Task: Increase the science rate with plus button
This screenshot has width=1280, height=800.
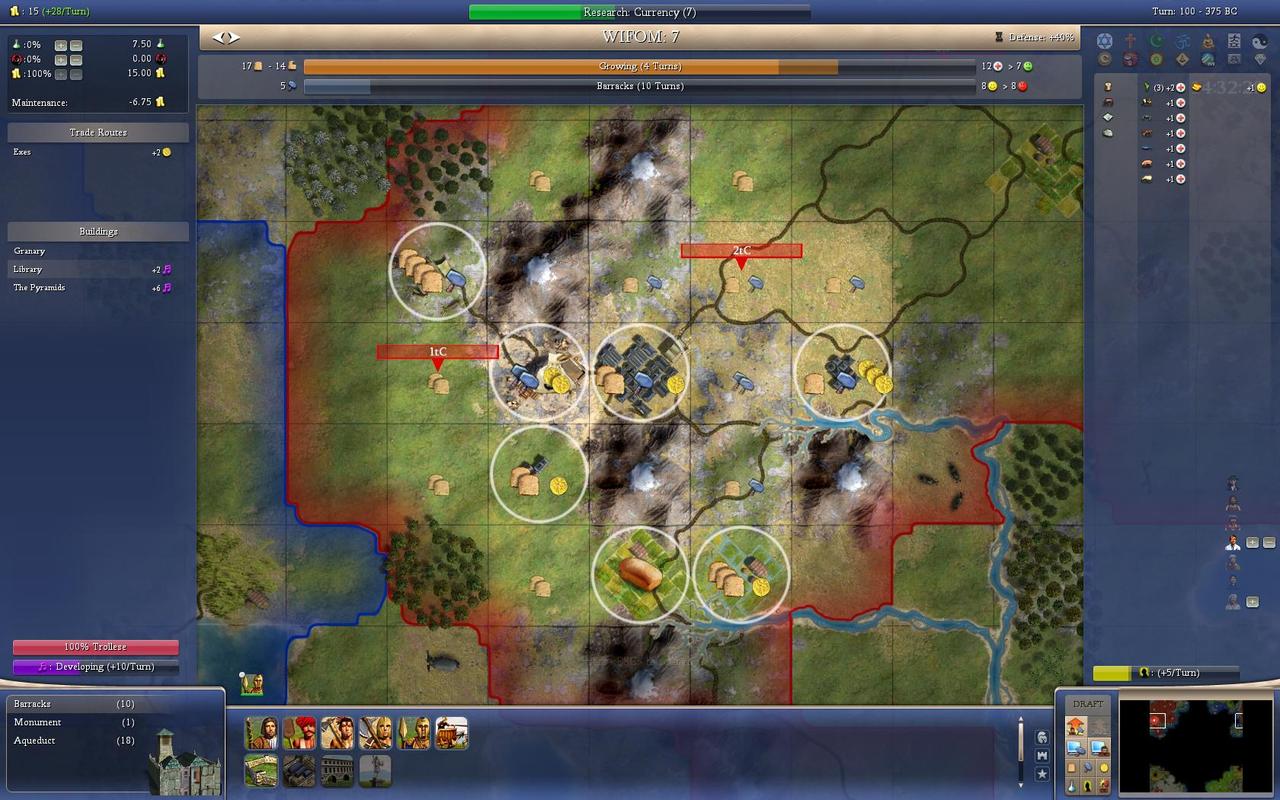Action: (61, 45)
